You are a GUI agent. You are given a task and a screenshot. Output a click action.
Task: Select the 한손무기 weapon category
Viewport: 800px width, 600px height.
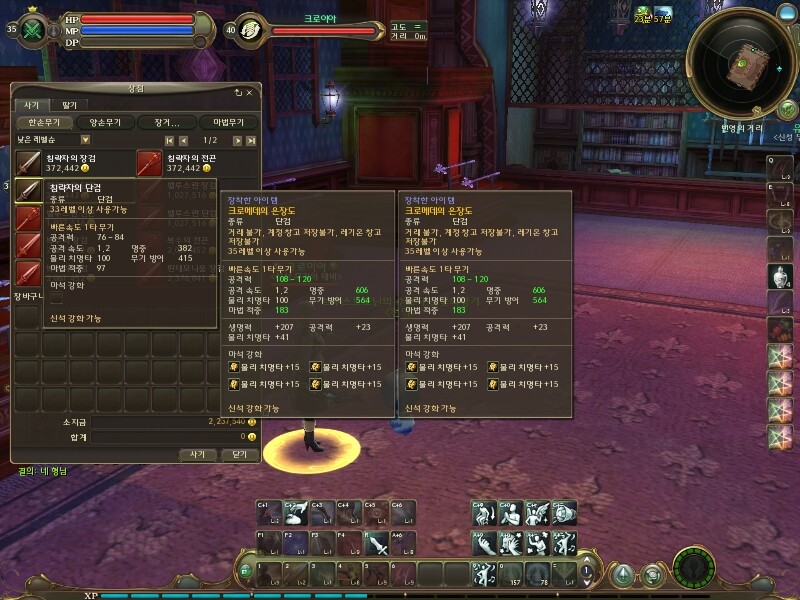pyautogui.click(x=47, y=122)
